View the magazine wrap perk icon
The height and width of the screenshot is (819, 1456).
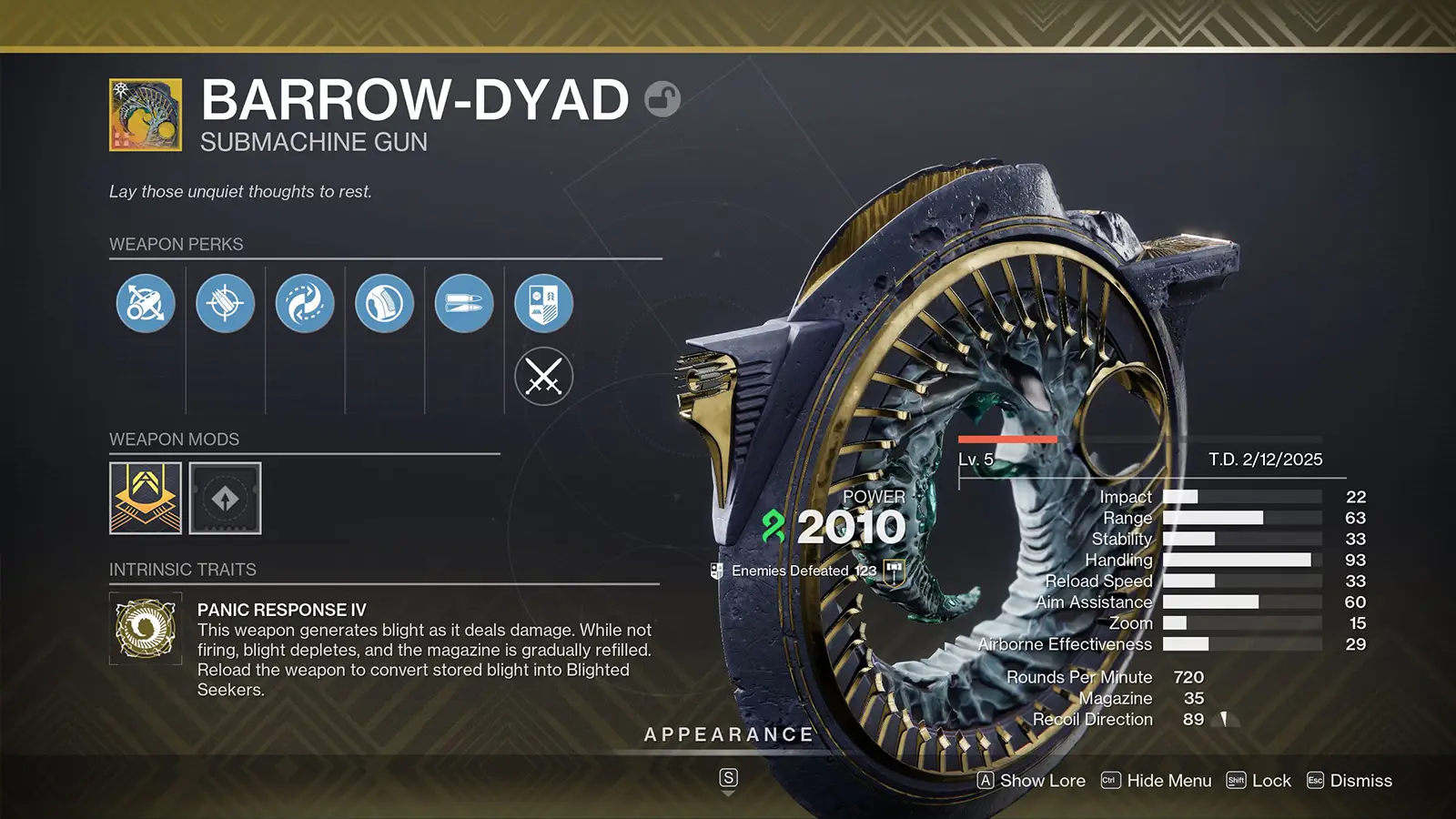[383, 303]
